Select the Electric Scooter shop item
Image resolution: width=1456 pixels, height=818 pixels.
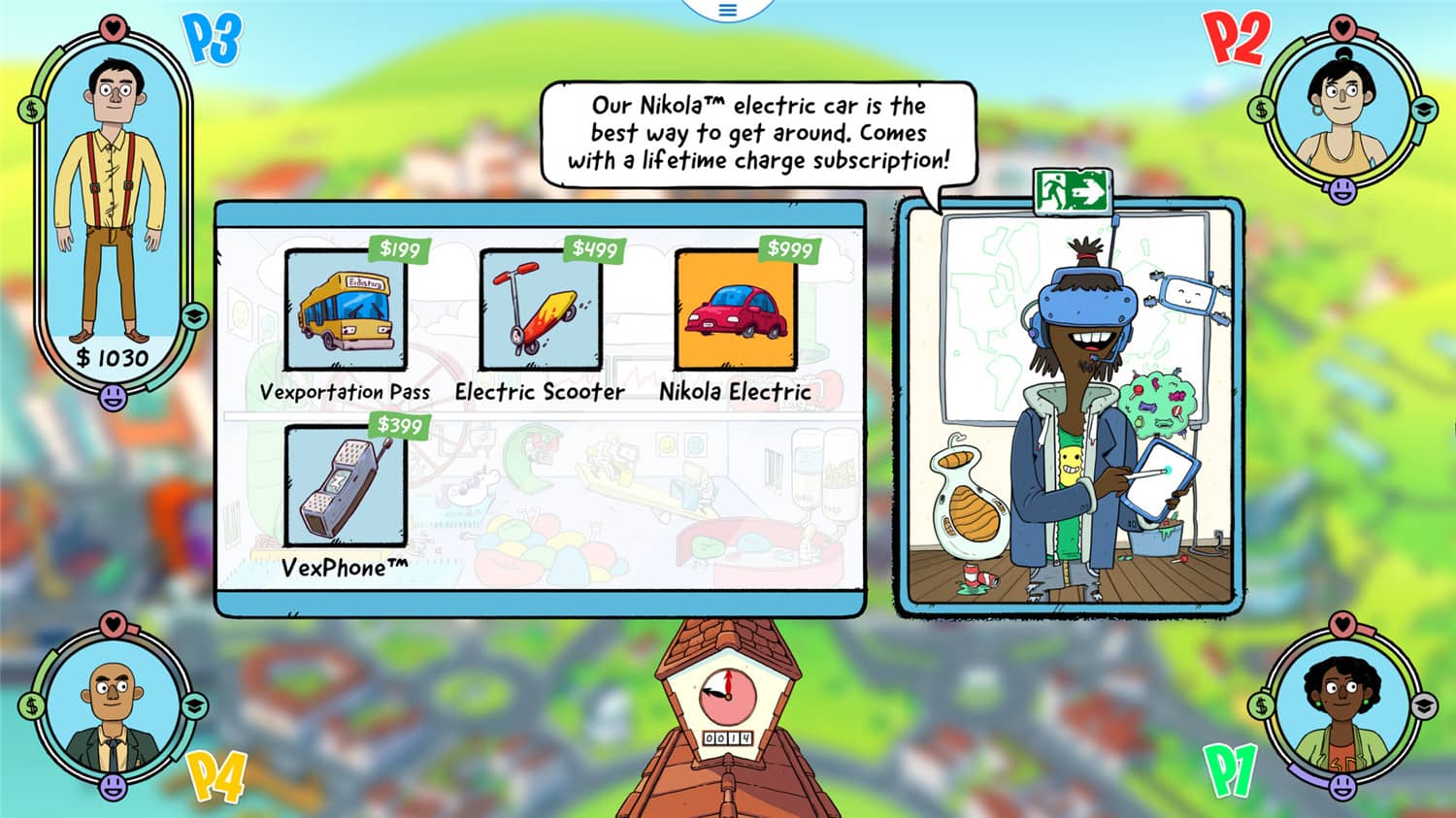pyautogui.click(x=540, y=310)
